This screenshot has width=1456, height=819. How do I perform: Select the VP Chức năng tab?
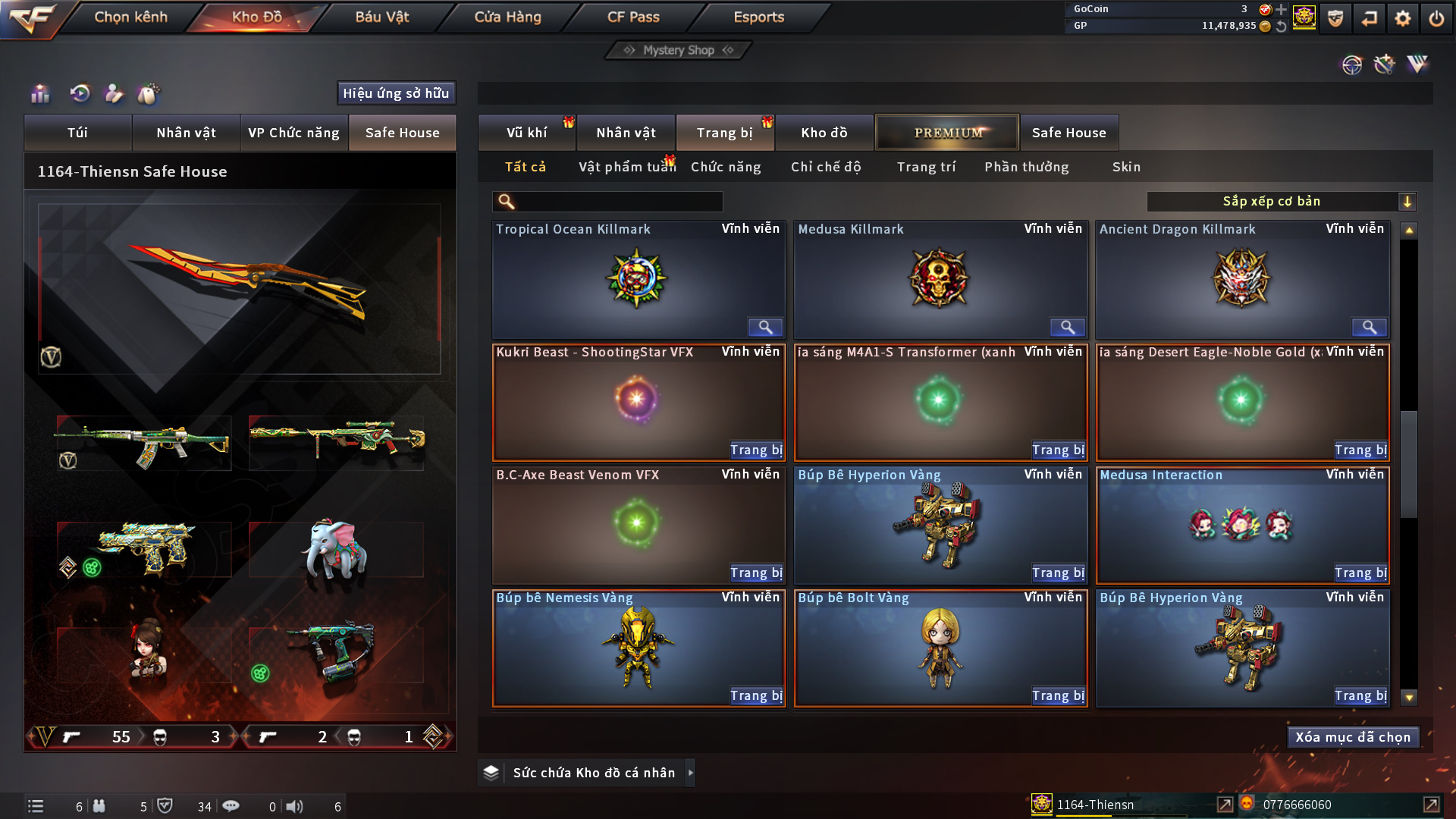coord(293,133)
